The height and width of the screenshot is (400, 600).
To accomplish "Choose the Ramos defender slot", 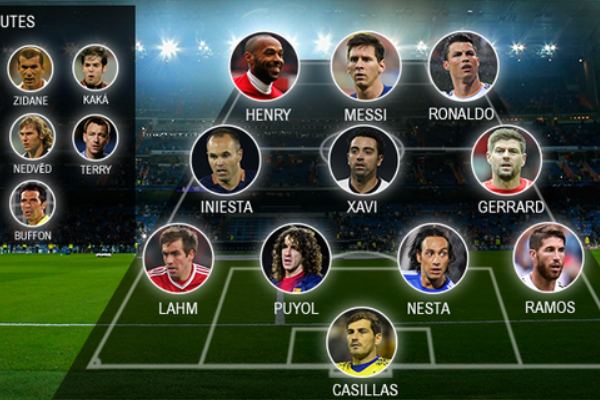I will [x=548, y=257].
